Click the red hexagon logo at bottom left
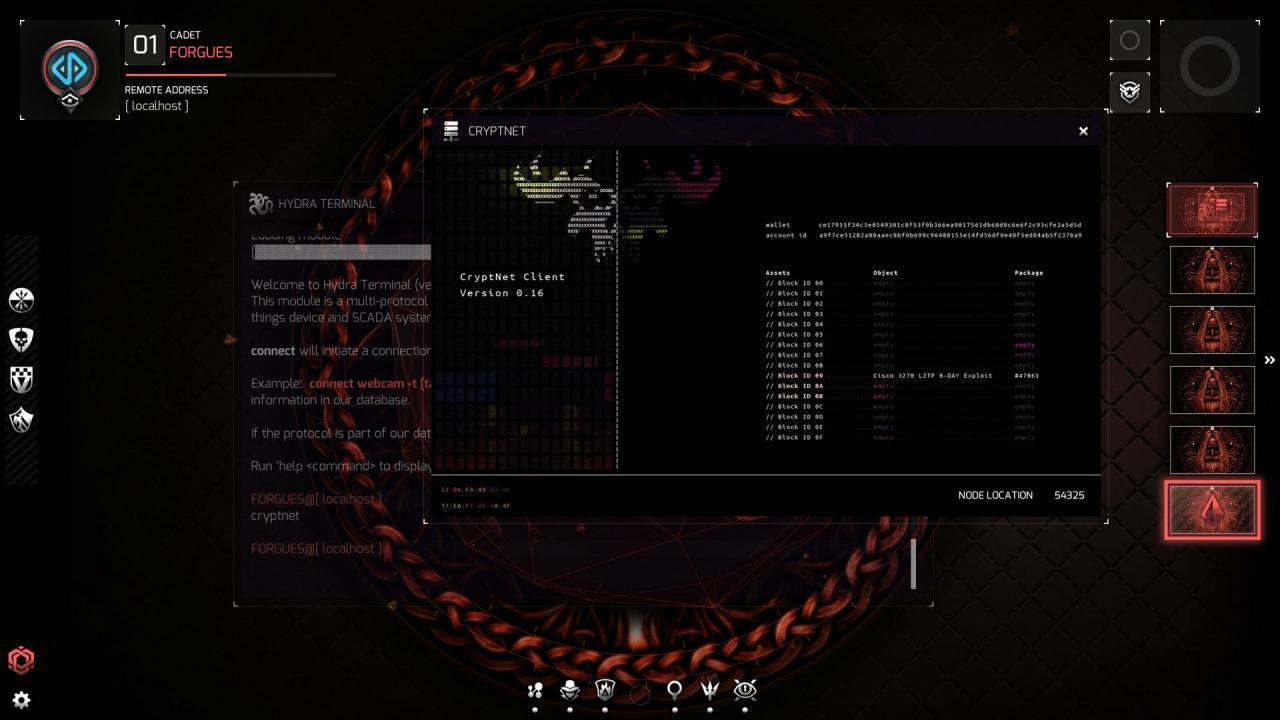This screenshot has width=1280, height=720. tap(21, 660)
